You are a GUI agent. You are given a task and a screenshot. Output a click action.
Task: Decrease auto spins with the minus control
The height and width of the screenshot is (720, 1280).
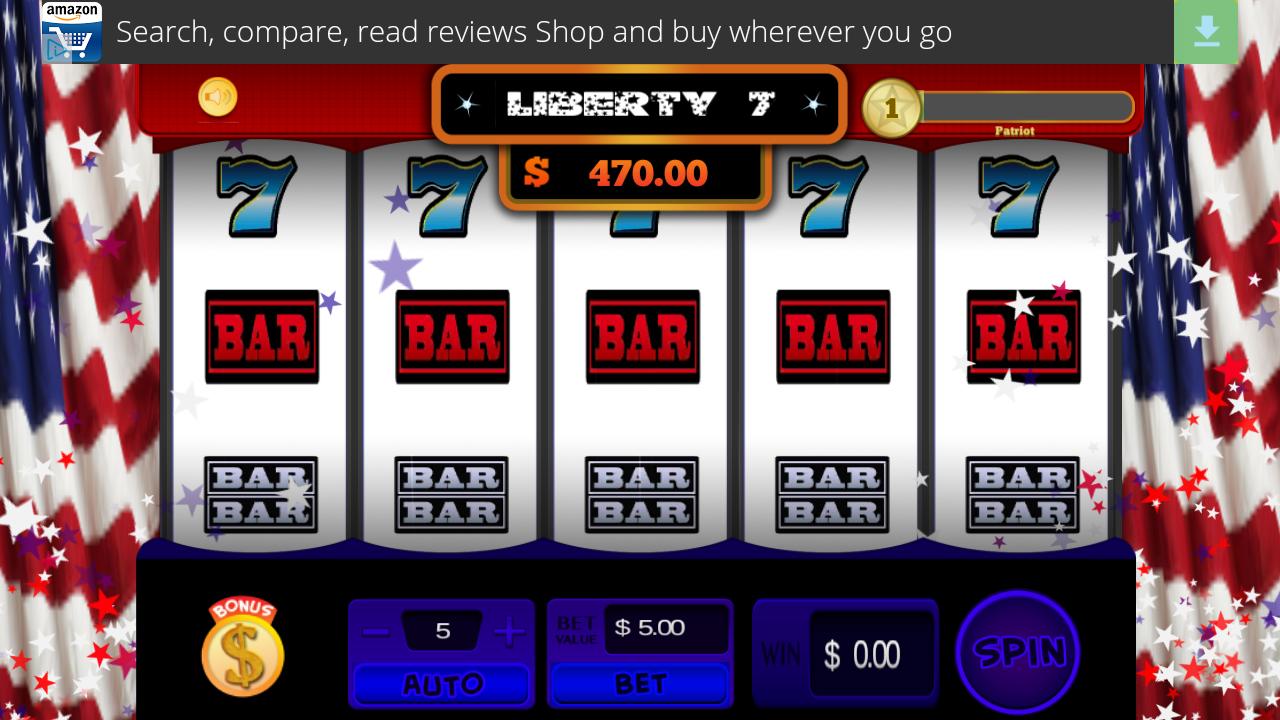pyautogui.click(x=375, y=629)
